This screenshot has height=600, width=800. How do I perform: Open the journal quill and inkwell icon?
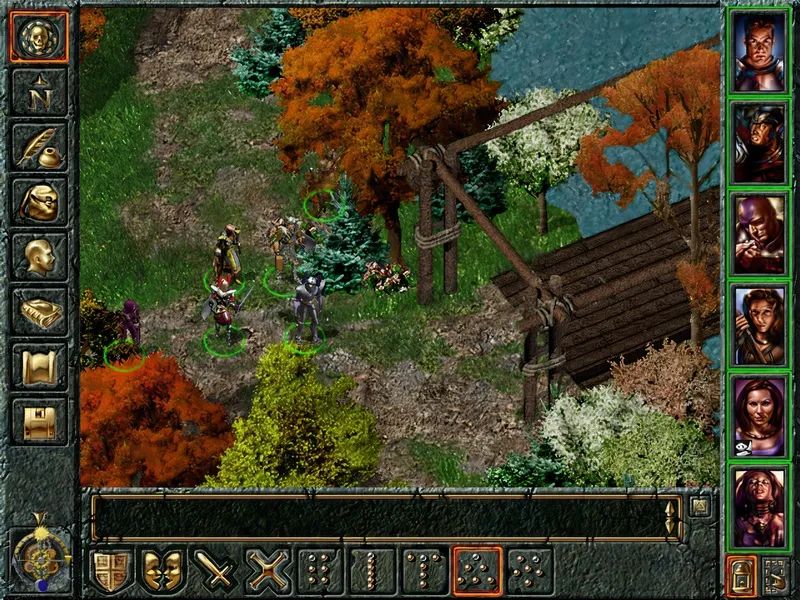pos(40,147)
